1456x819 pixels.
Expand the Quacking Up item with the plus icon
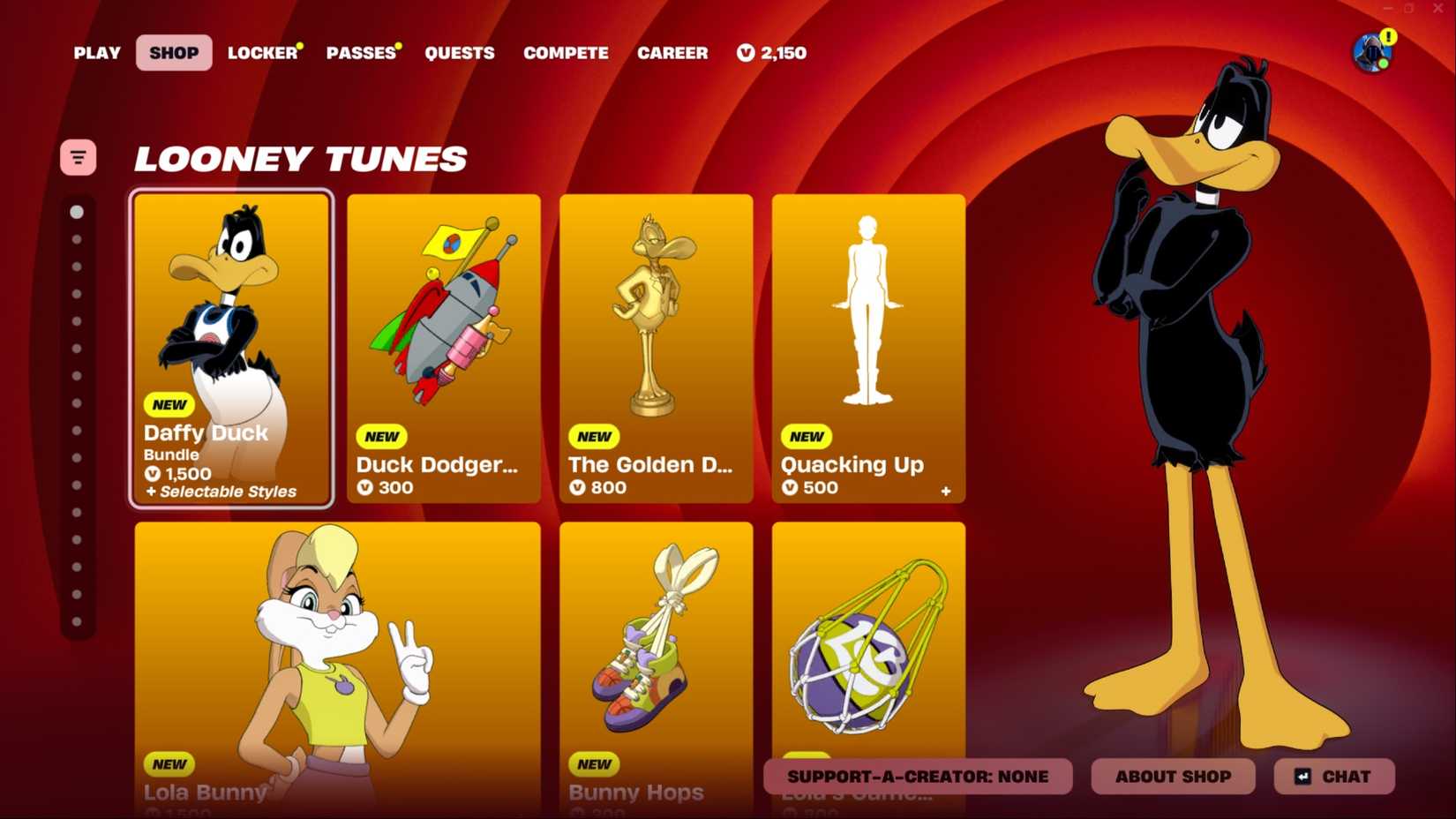(x=945, y=492)
